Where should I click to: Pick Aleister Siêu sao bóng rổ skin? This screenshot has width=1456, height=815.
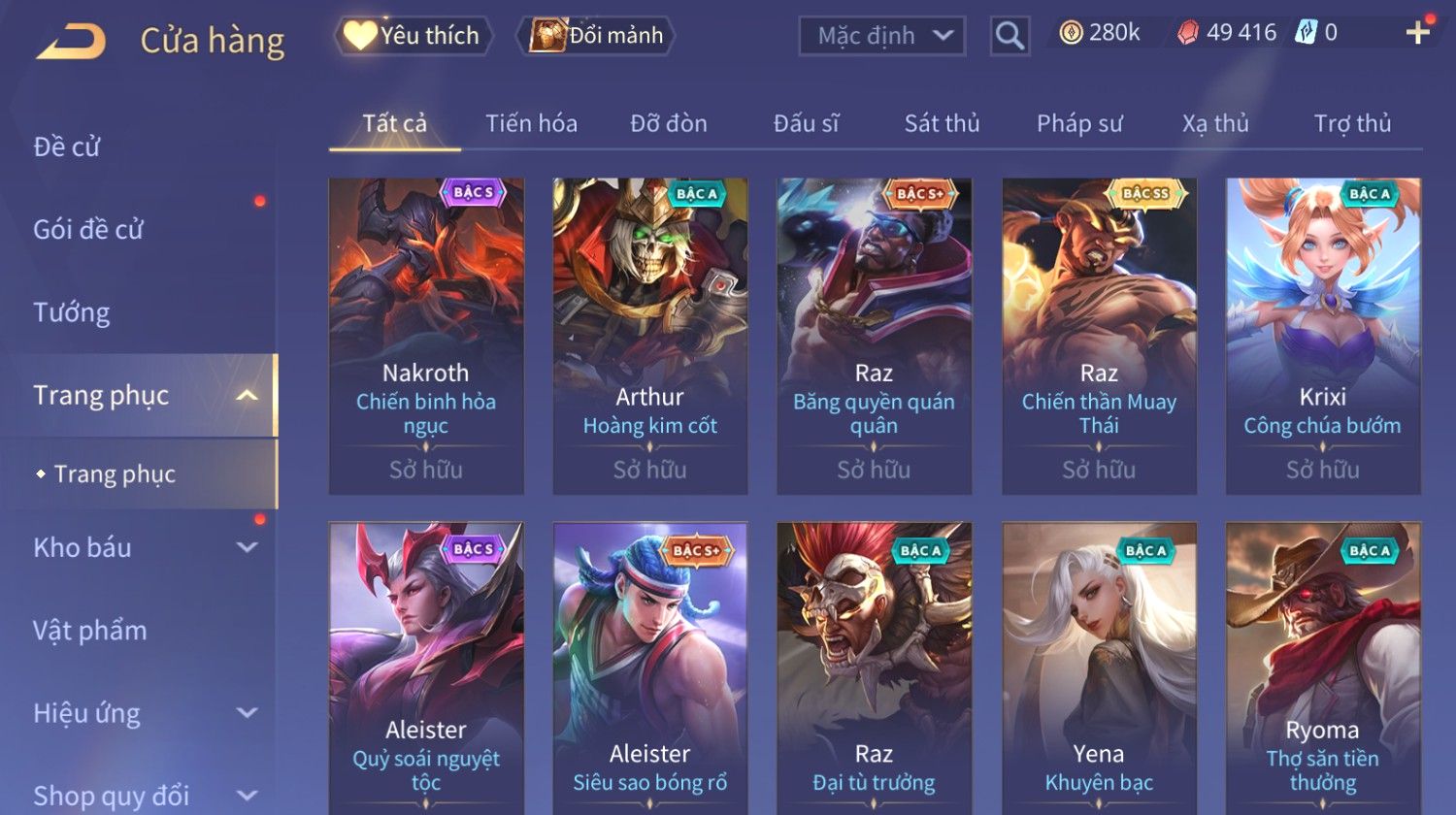[x=650, y=669]
